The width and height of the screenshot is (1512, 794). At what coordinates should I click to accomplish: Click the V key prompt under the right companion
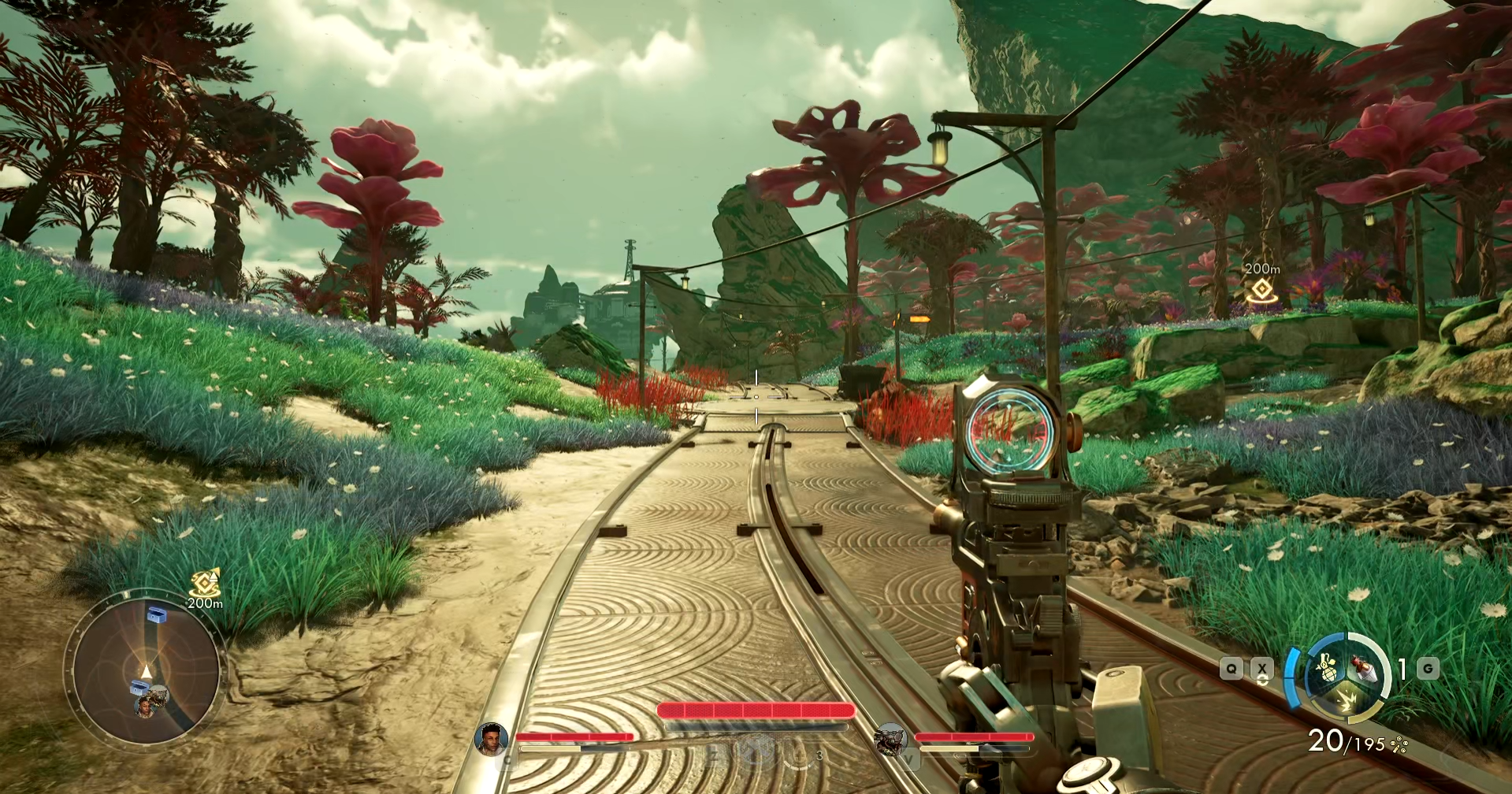pos(908,759)
